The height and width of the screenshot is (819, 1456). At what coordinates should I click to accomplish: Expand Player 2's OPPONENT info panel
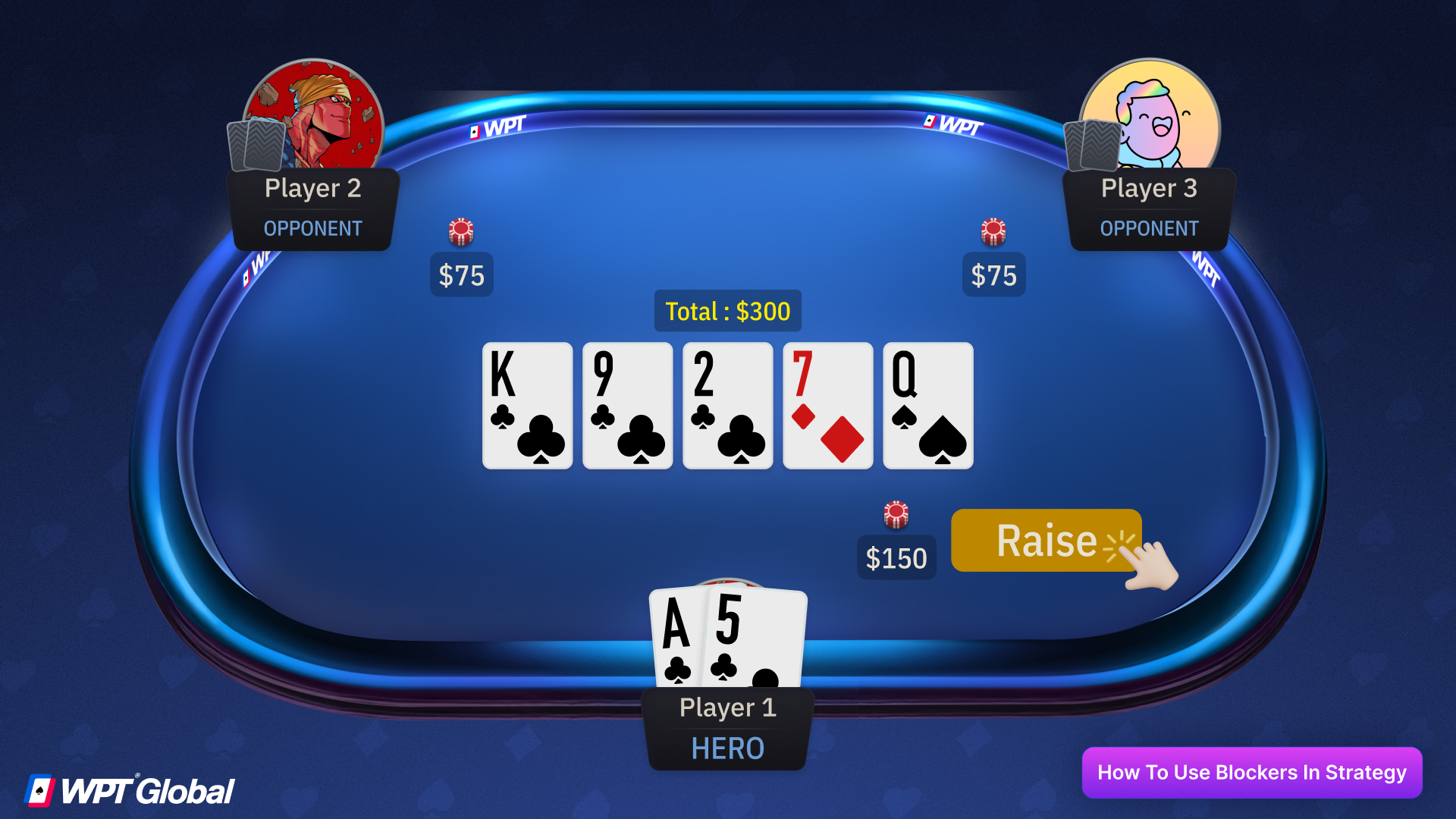point(312,228)
